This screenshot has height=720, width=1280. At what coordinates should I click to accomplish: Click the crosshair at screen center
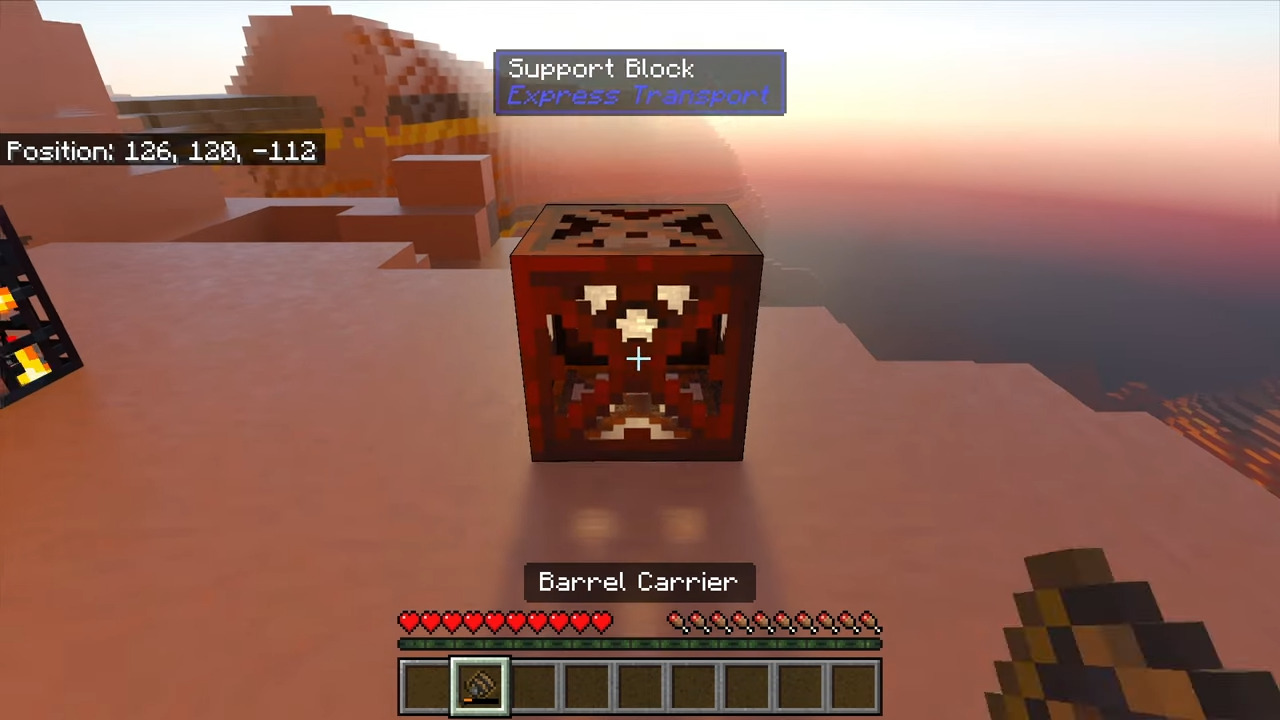point(639,359)
